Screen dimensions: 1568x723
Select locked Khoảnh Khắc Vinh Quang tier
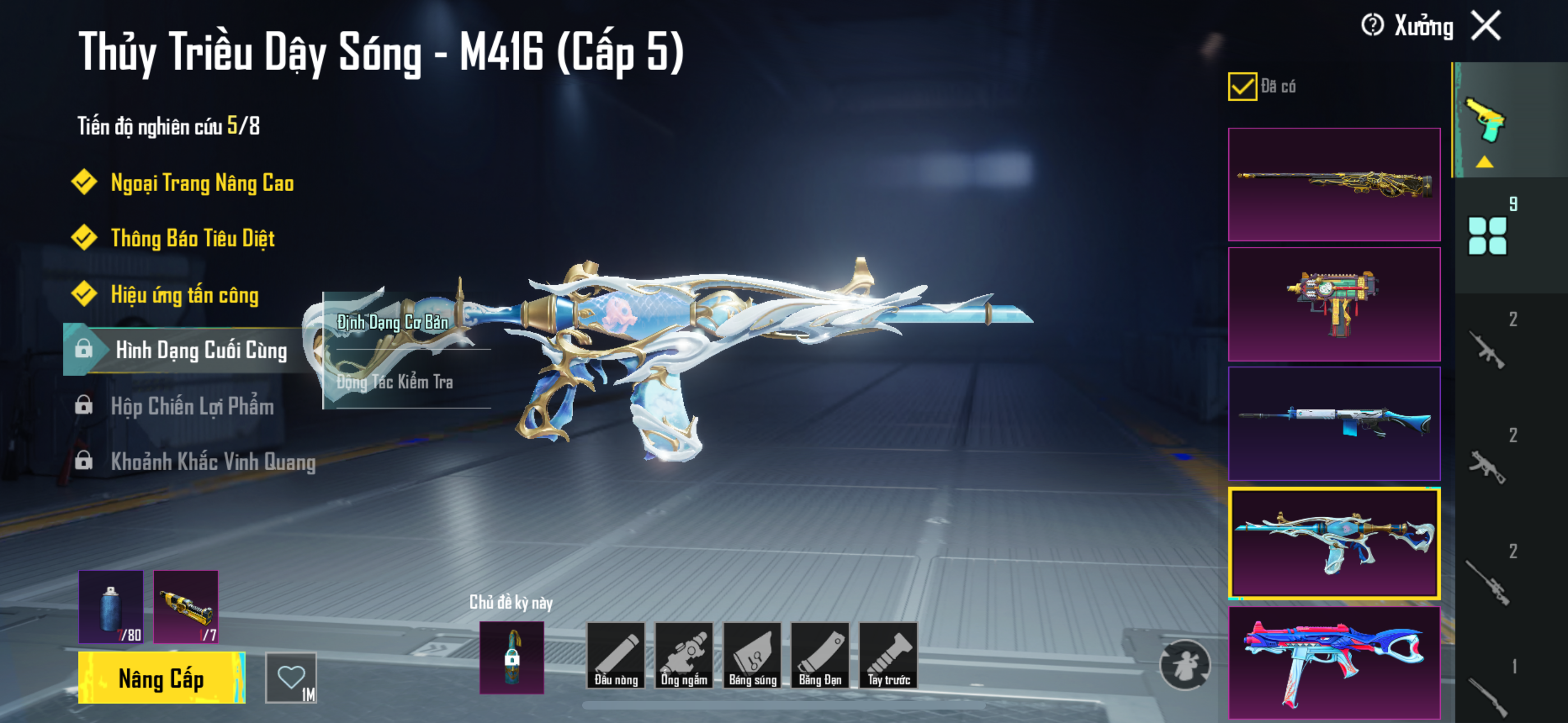click(213, 461)
